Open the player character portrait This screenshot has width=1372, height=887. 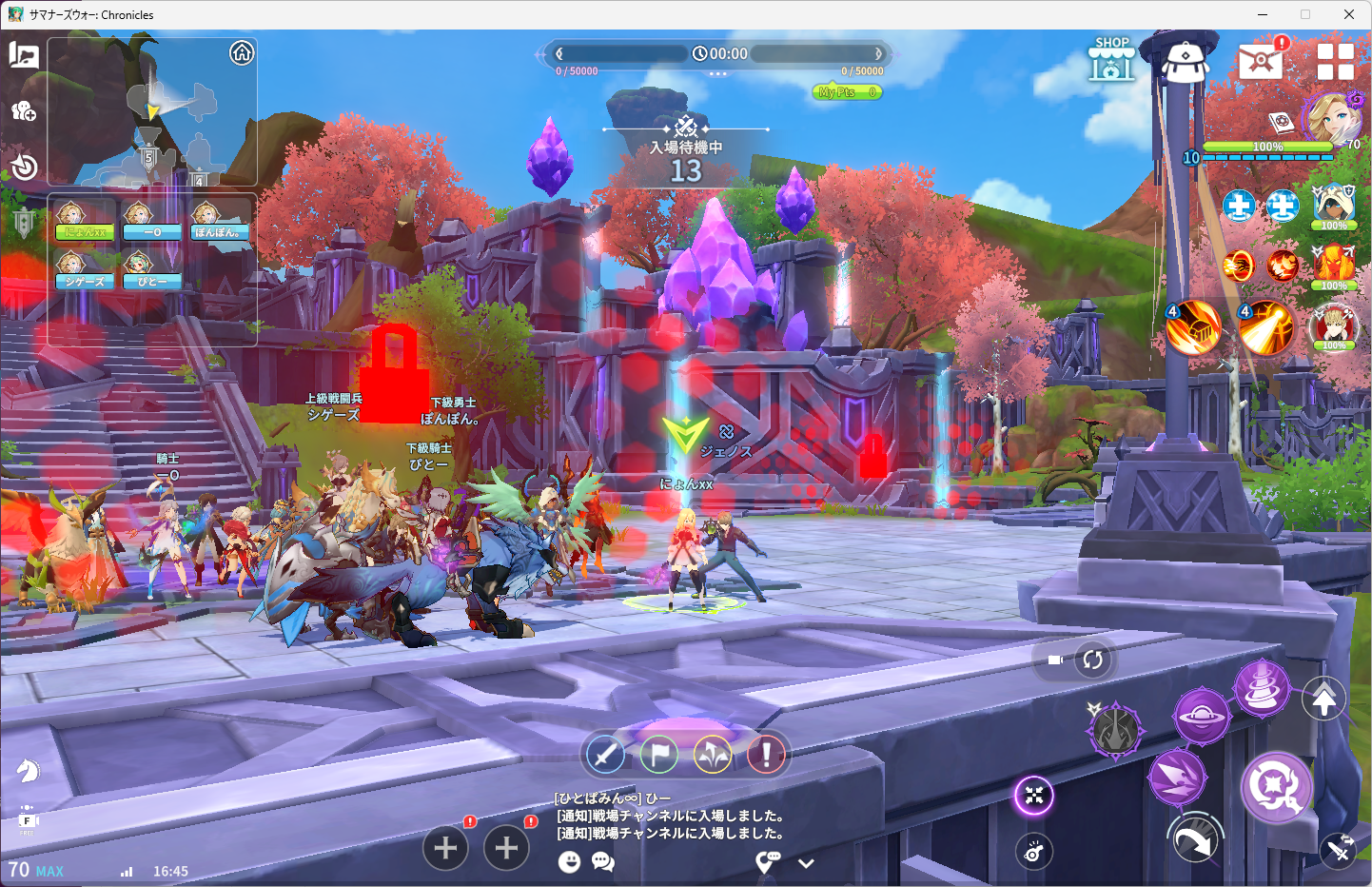(x=1329, y=118)
